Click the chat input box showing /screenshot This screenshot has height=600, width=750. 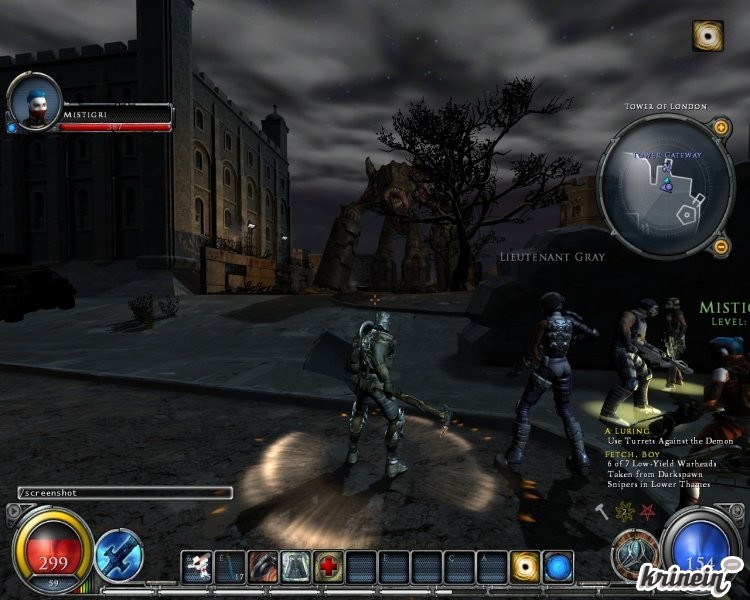[125, 493]
